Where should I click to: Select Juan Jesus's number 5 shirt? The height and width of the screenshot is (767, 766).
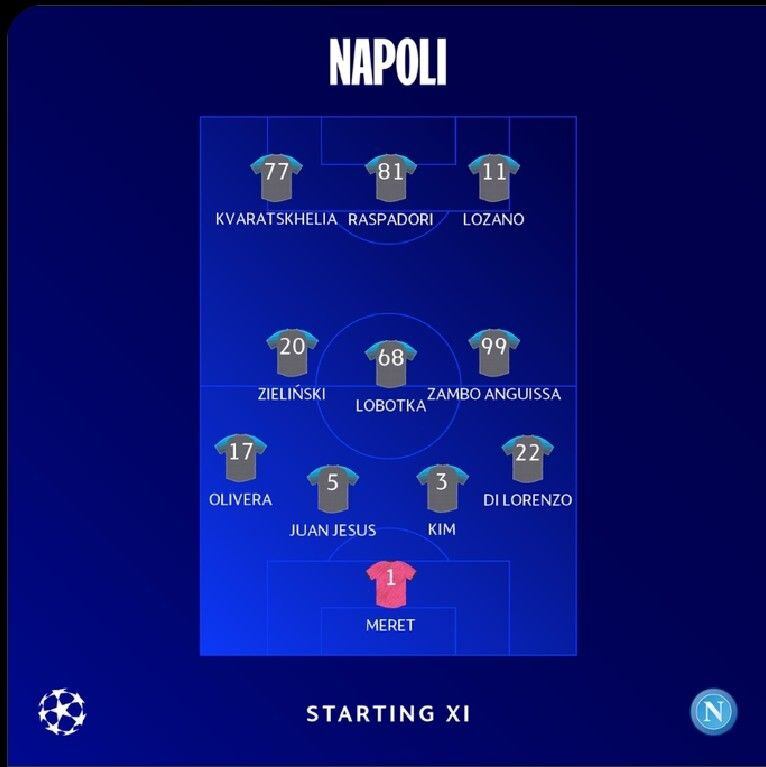pyautogui.click(x=333, y=489)
